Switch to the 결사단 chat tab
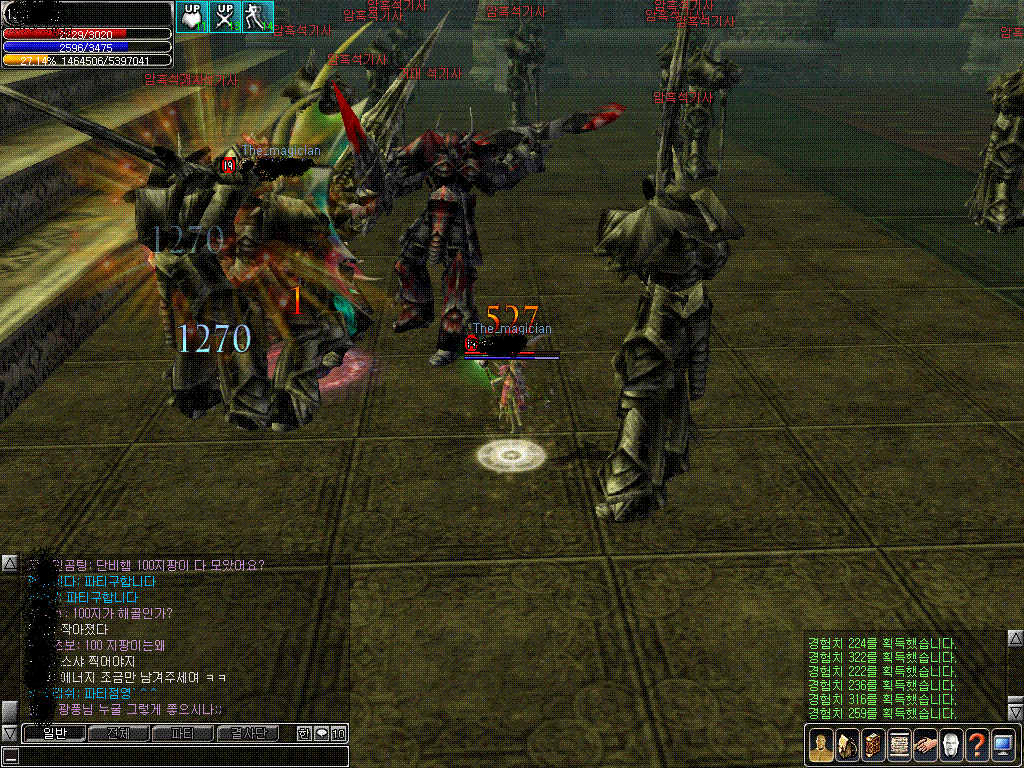The height and width of the screenshot is (768, 1024). (x=247, y=734)
